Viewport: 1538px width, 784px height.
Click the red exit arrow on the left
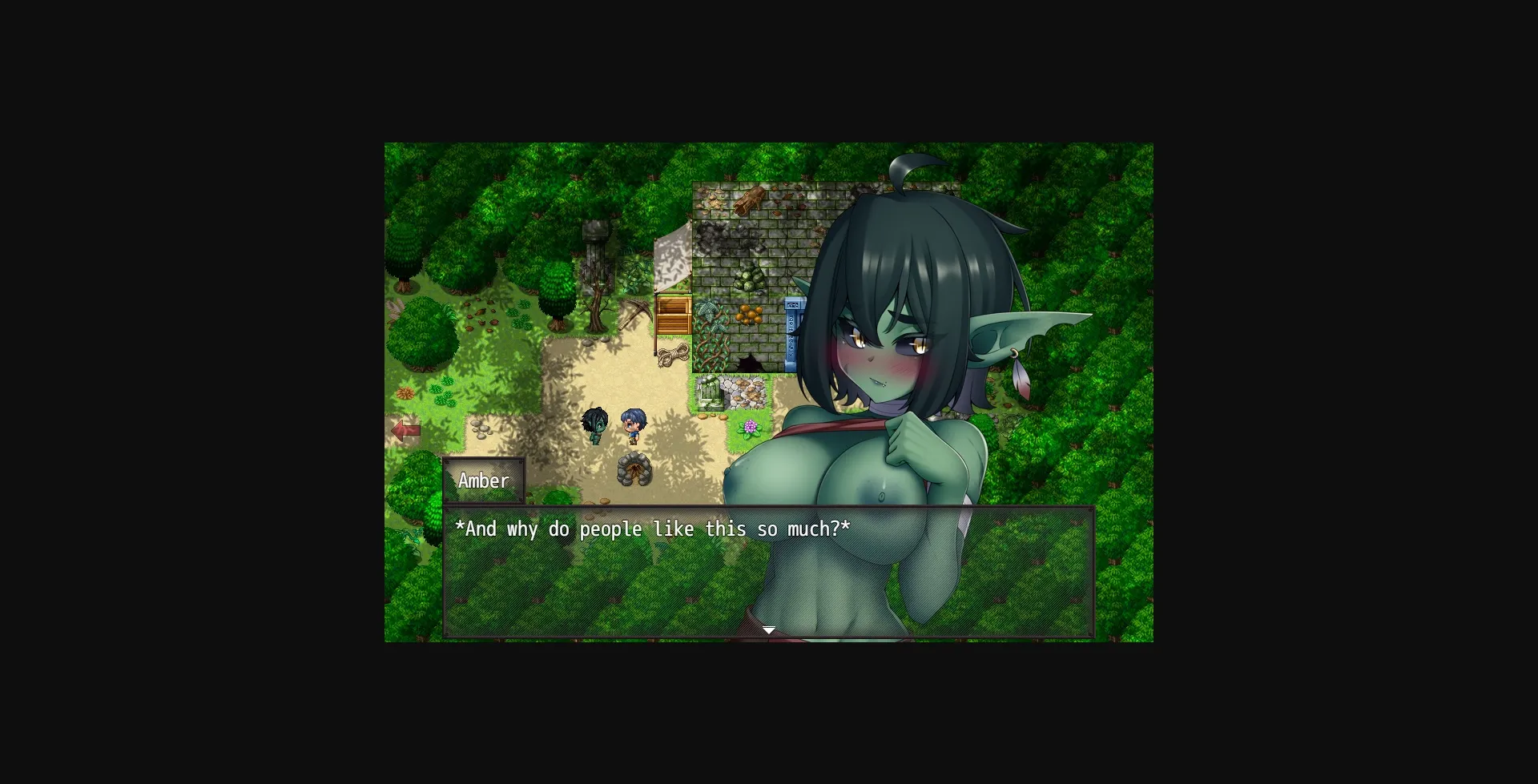pos(407,428)
